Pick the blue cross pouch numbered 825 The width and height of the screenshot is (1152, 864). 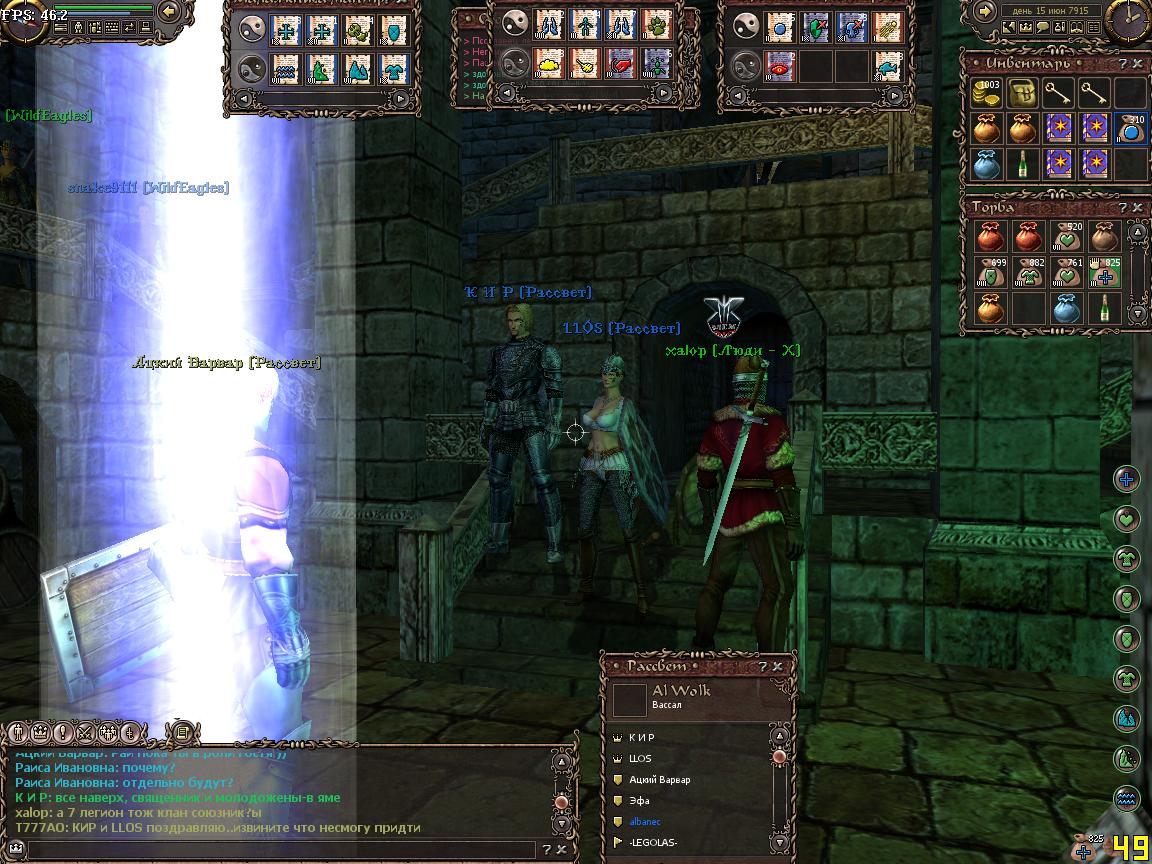(1104, 273)
